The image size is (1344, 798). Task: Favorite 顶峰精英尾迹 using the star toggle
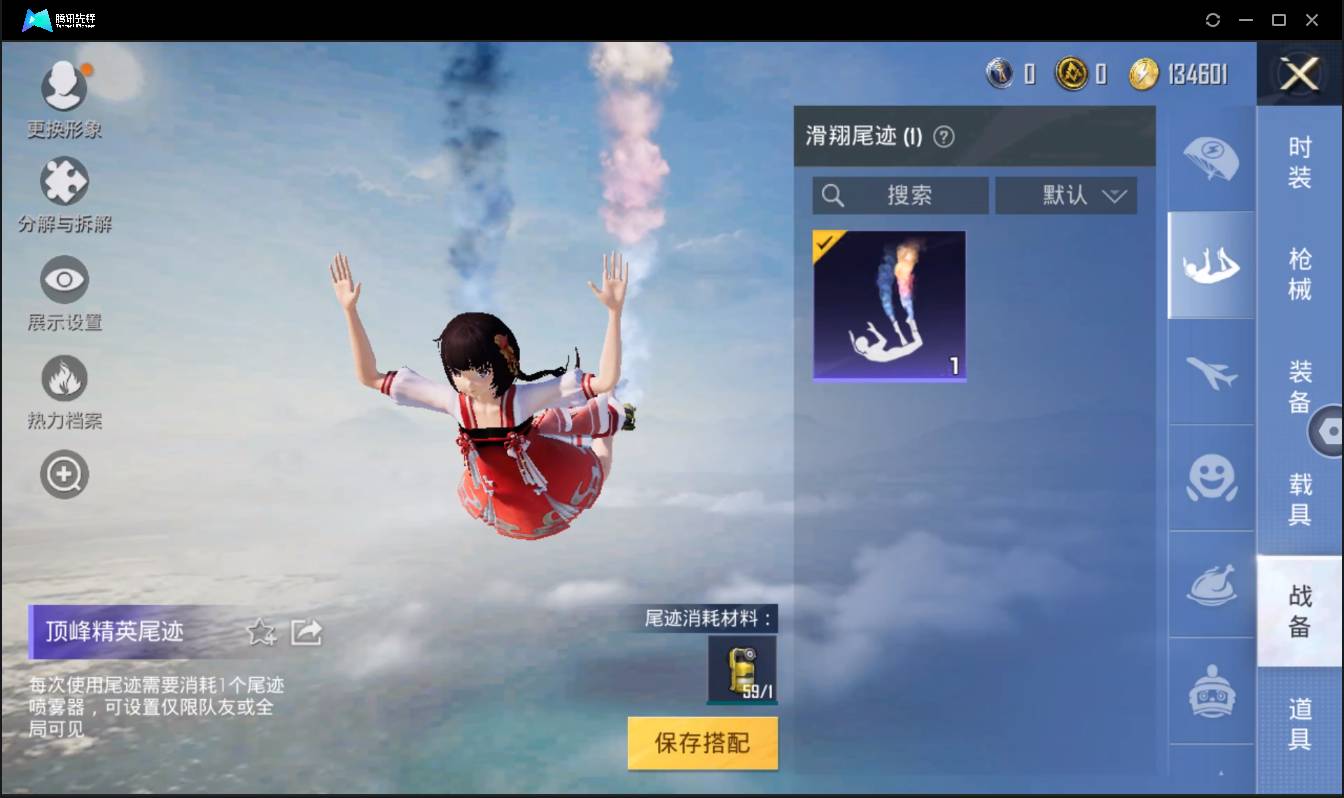pos(260,632)
